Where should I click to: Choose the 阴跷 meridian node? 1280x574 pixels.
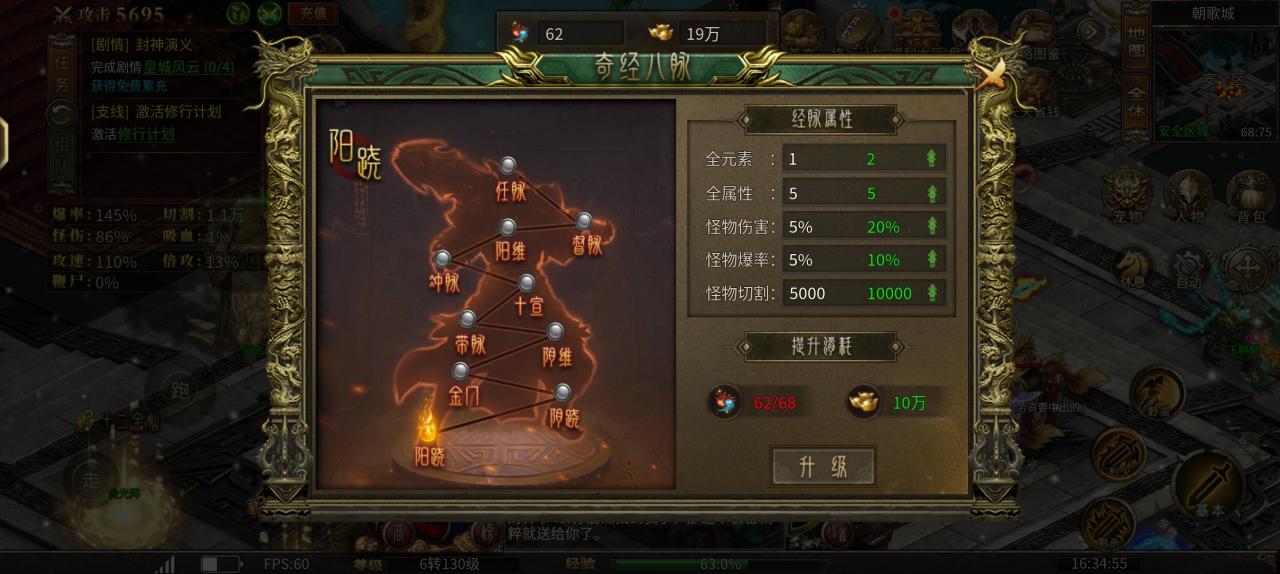coord(563,392)
